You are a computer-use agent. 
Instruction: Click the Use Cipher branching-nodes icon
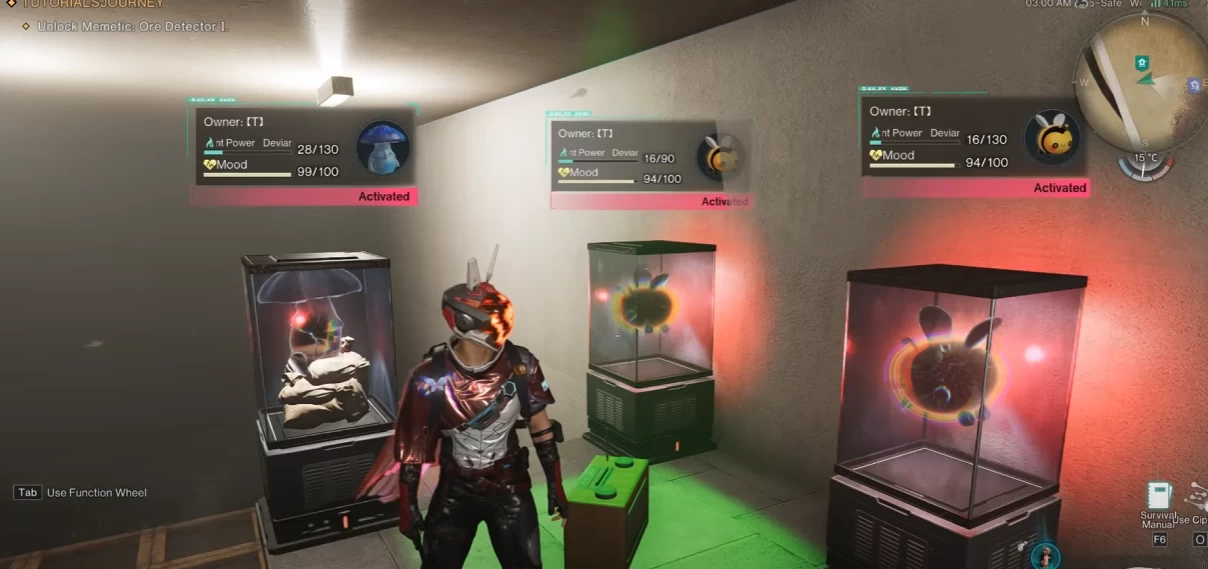(x=1197, y=497)
